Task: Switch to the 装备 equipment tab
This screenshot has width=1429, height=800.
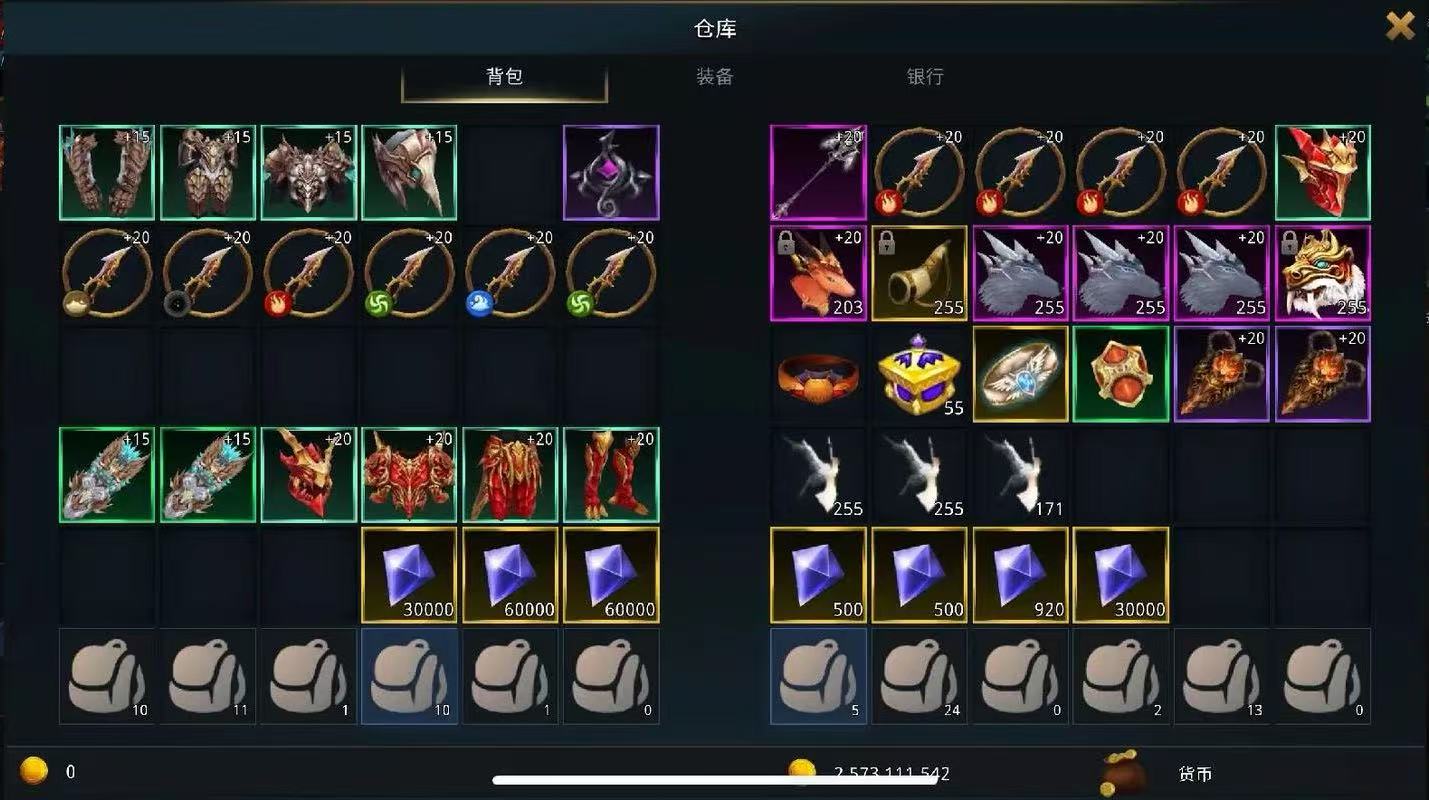Action: pos(713,77)
